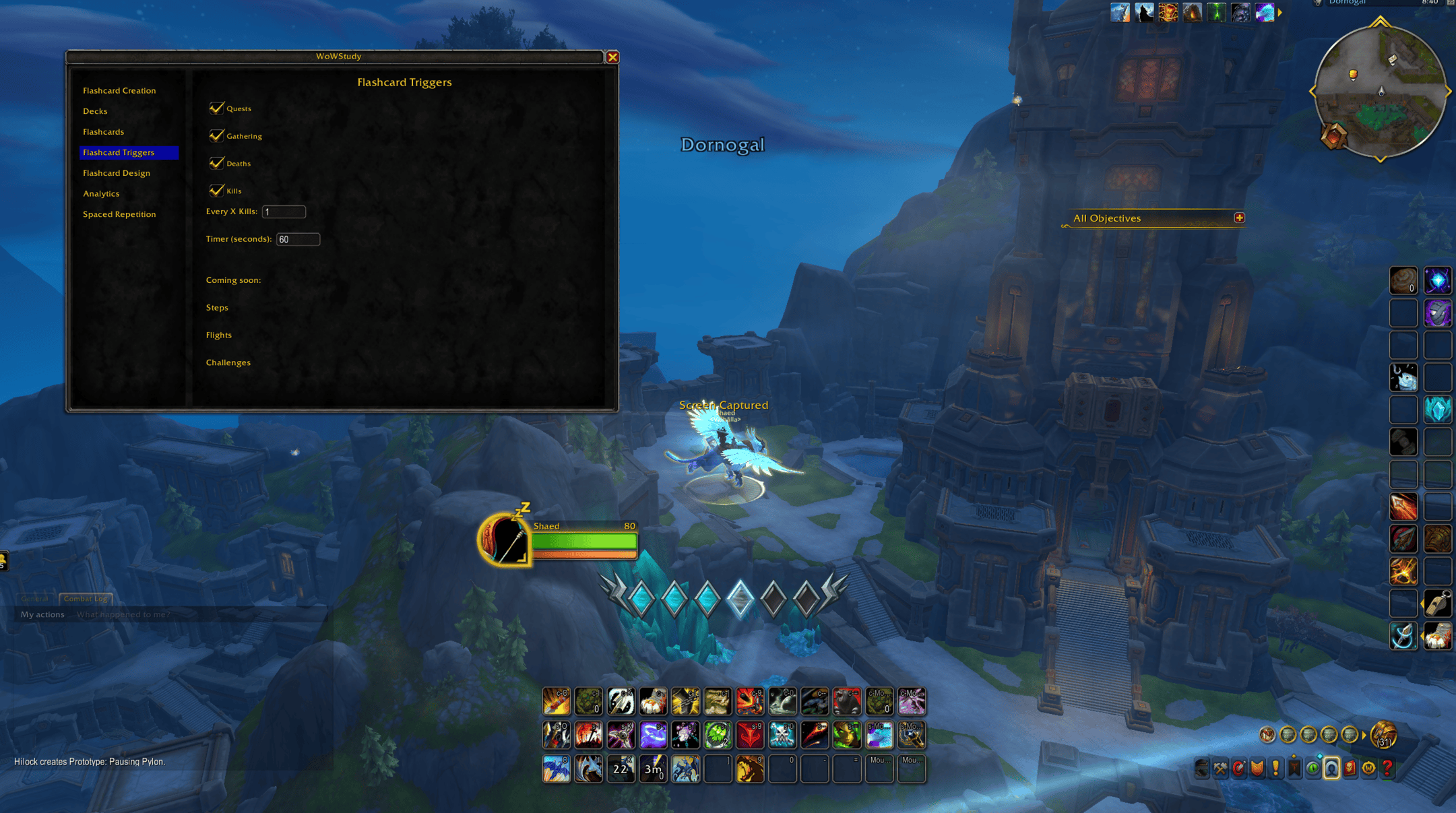
Task: Open Spaced Repetition settings in WoWStudy
Action: 119,214
